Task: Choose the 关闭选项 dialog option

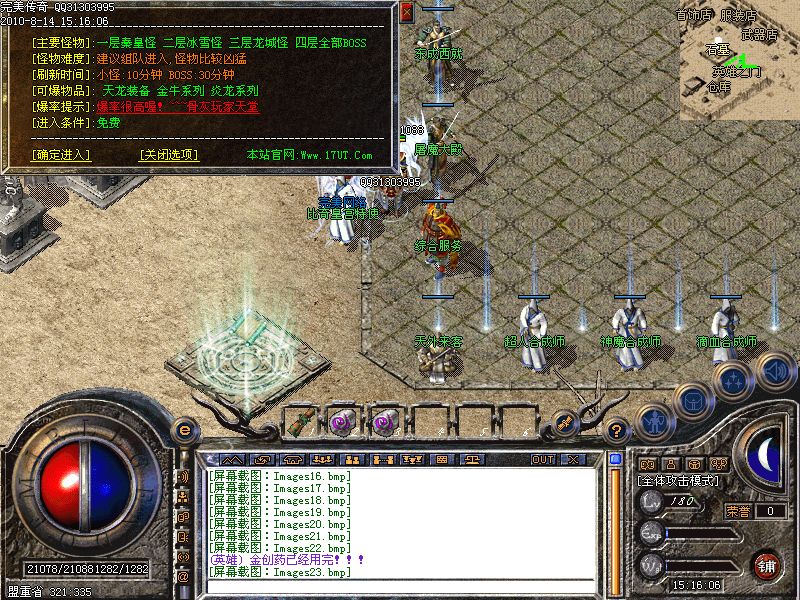Action: pos(169,155)
